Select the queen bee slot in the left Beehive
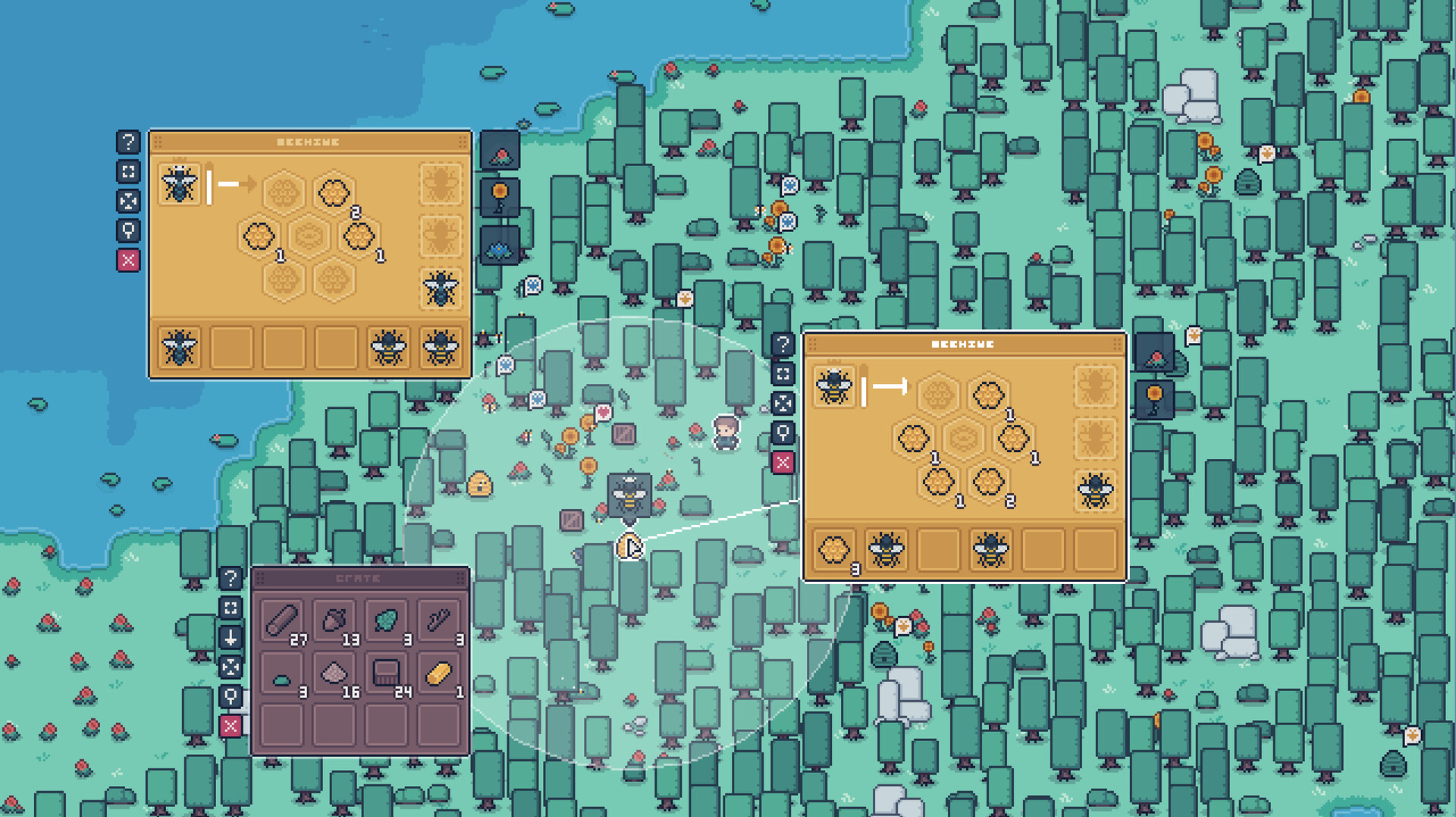 [180, 183]
